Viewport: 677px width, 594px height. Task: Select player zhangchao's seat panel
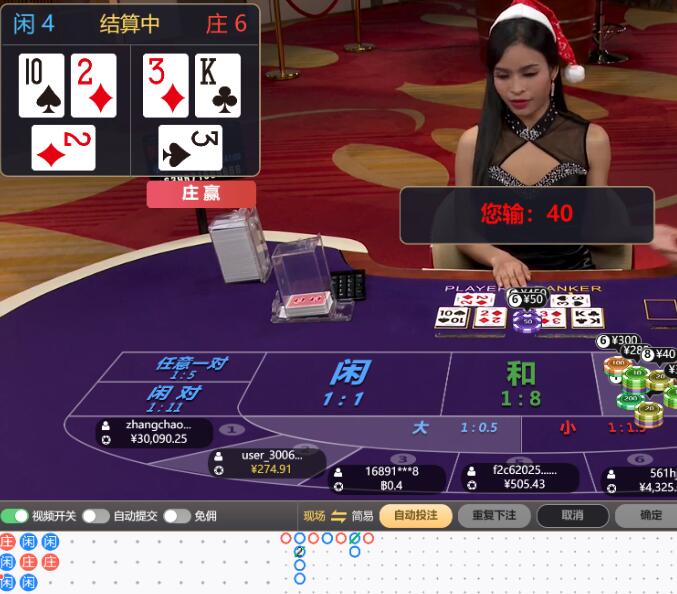[x=156, y=432]
